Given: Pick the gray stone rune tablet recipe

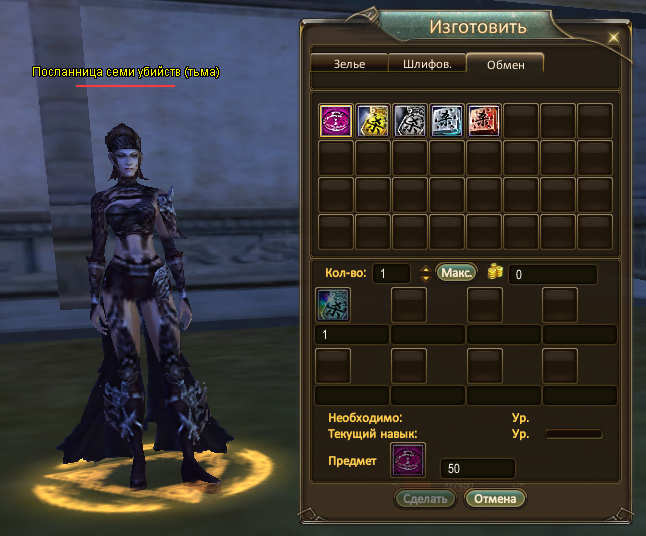Looking at the screenshot, I should pyautogui.click(x=410, y=121).
